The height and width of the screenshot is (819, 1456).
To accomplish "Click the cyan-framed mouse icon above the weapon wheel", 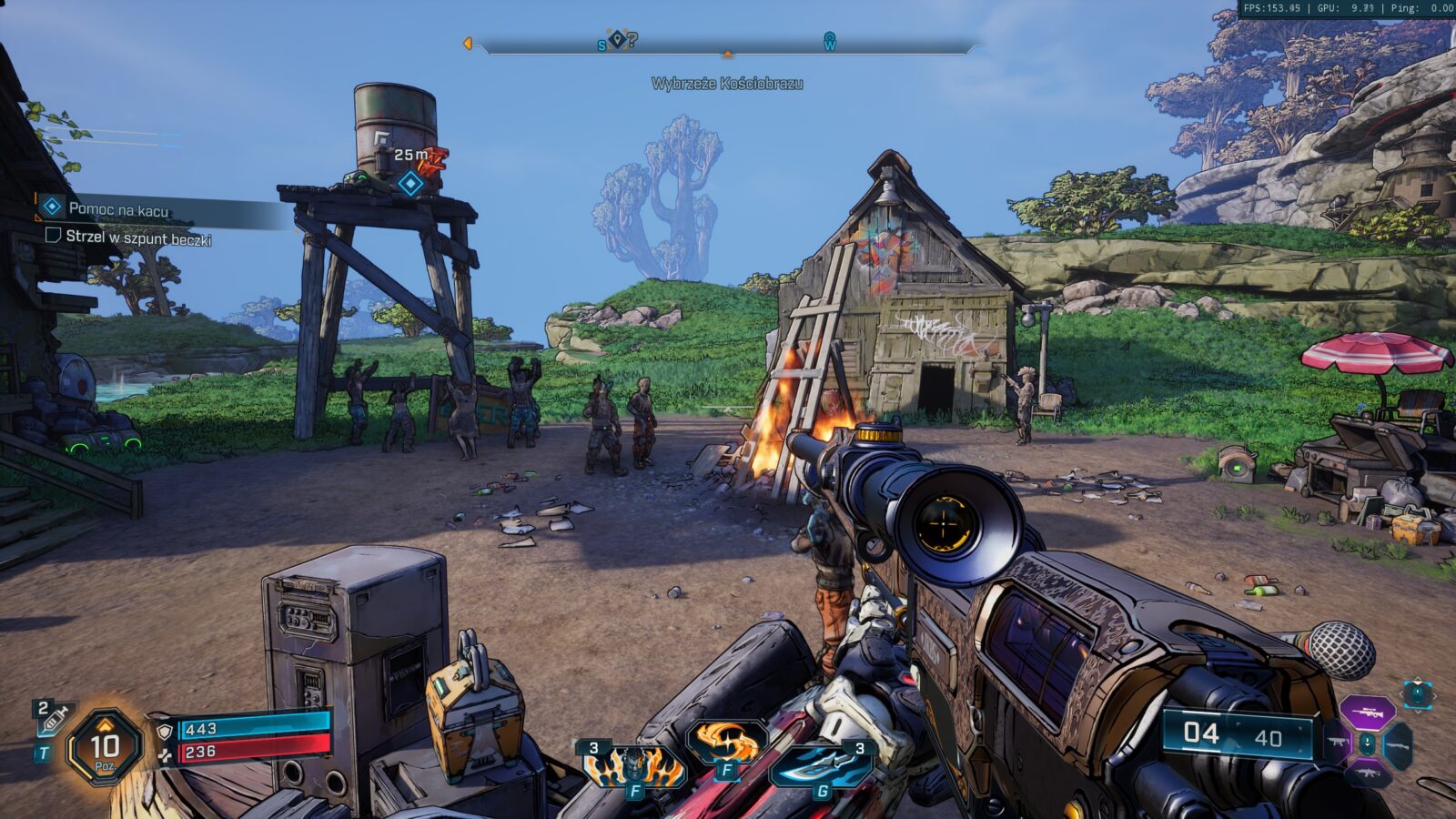I will [x=1417, y=694].
